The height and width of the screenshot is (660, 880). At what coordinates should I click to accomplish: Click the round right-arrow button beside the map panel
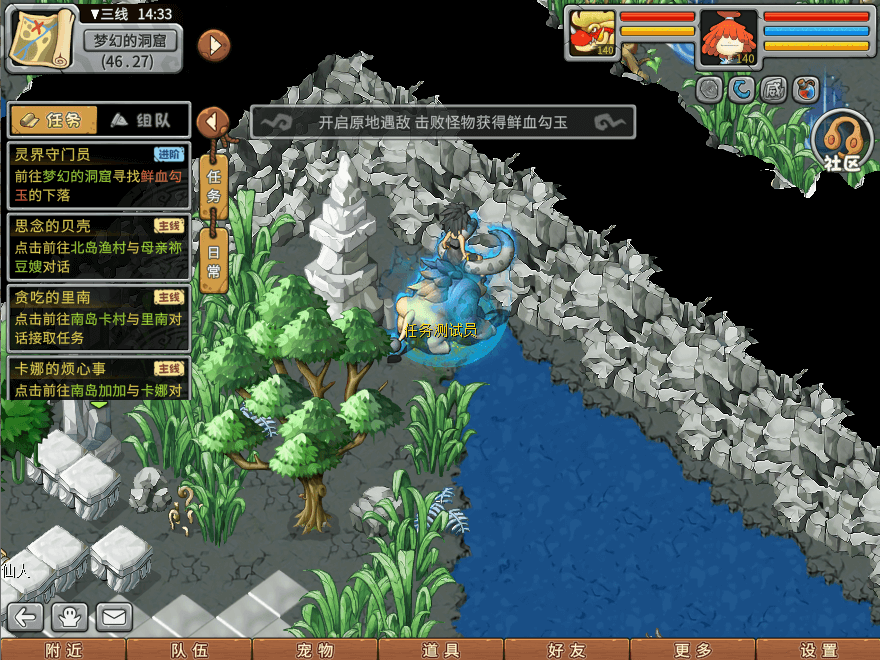coord(214,45)
